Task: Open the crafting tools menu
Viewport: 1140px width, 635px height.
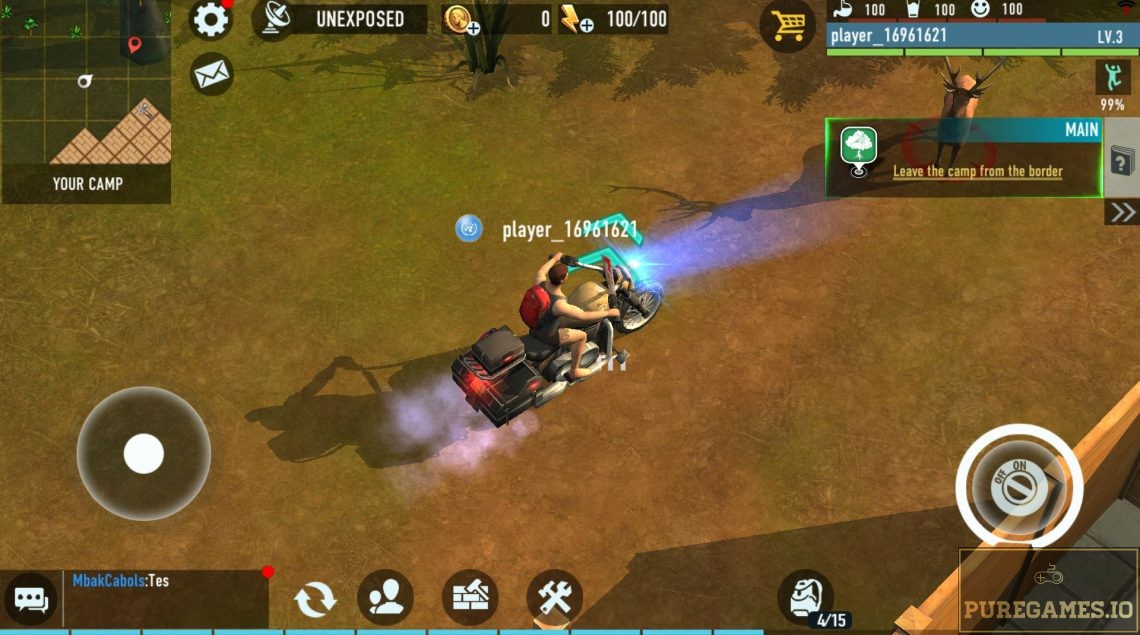Action: click(553, 598)
